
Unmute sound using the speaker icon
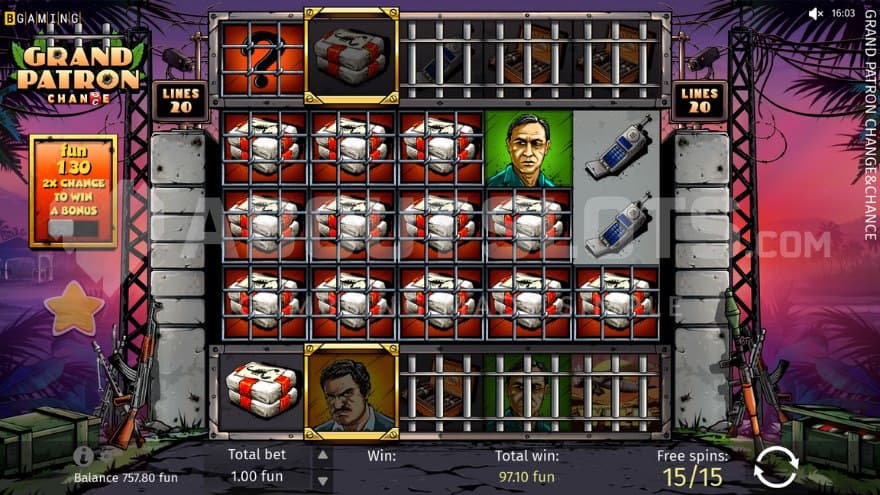(x=815, y=13)
